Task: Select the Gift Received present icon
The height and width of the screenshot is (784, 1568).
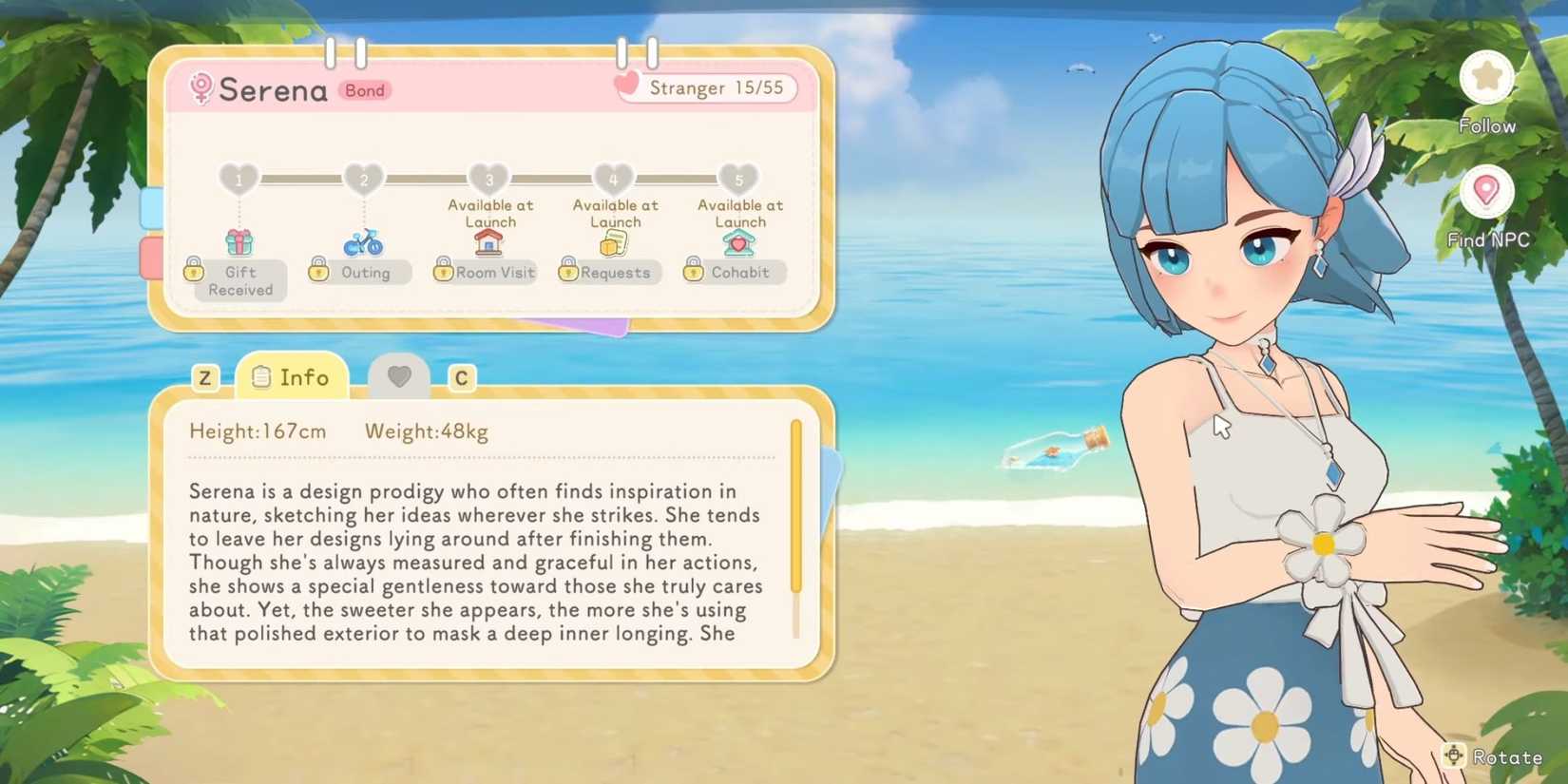Action: pos(240,242)
